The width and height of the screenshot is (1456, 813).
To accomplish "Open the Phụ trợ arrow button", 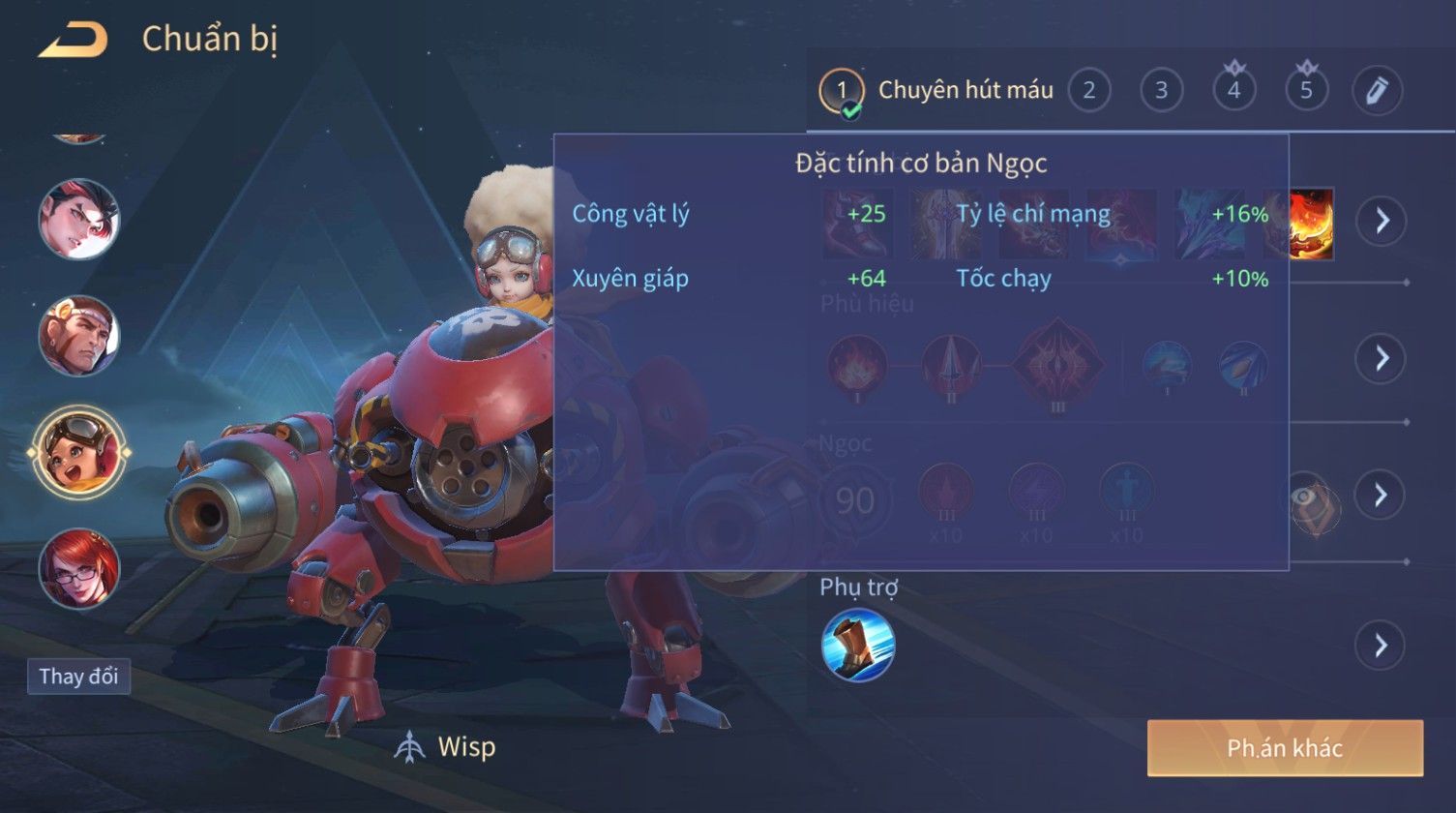I will coord(1381,645).
